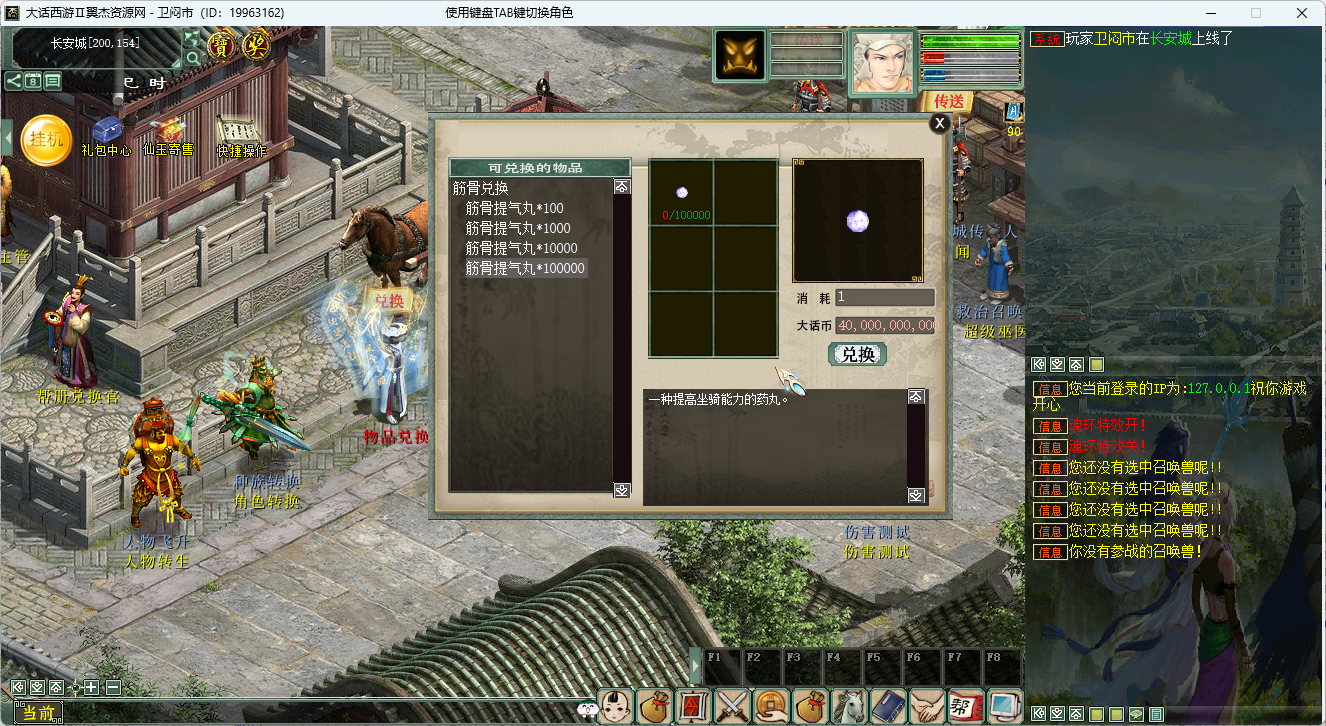Screen dimensions: 1326x726
Task: Open the 礼包中心 gift chest
Action: 106,133
